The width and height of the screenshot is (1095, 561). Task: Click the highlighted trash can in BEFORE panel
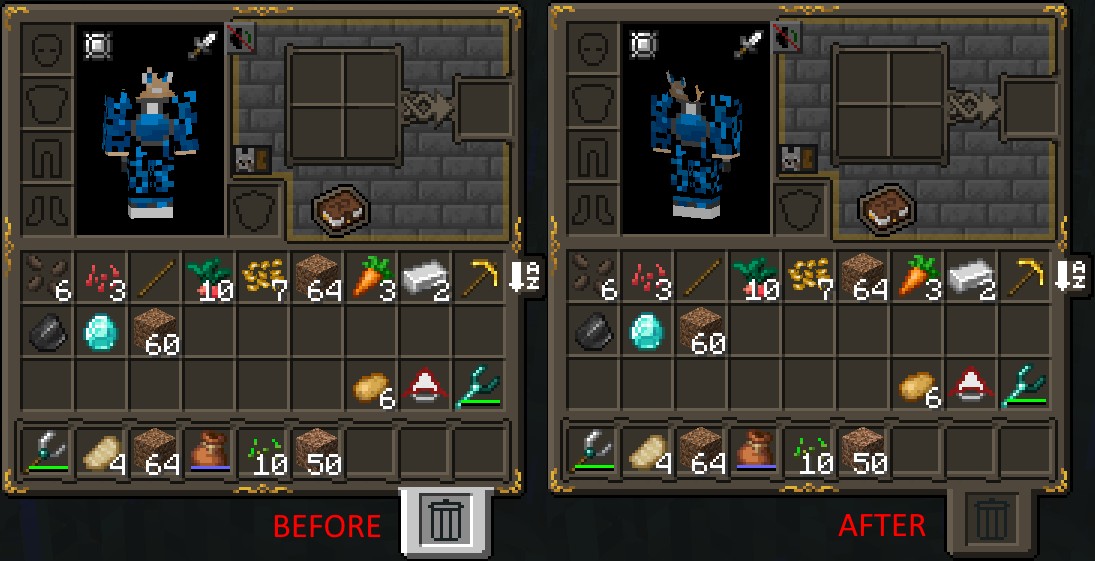447,520
